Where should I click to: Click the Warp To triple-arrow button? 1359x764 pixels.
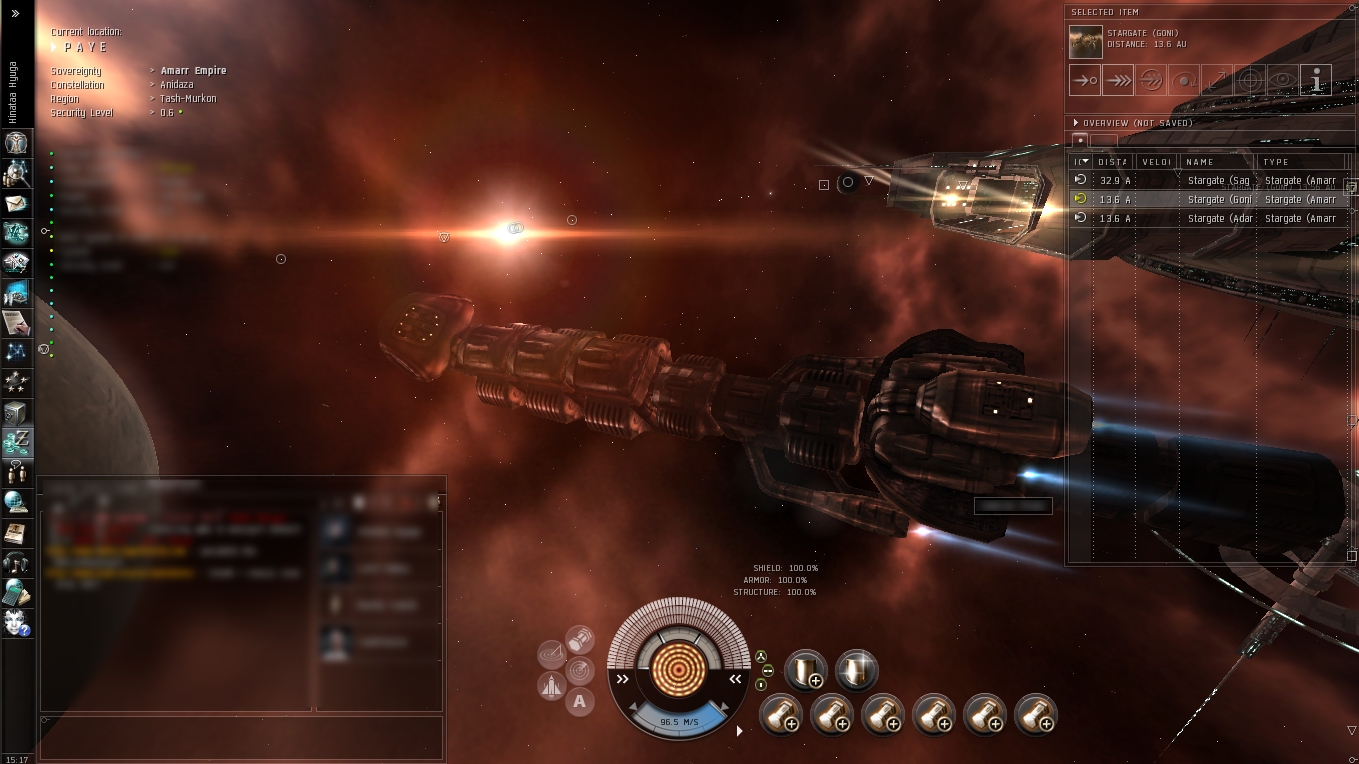tap(1117, 80)
